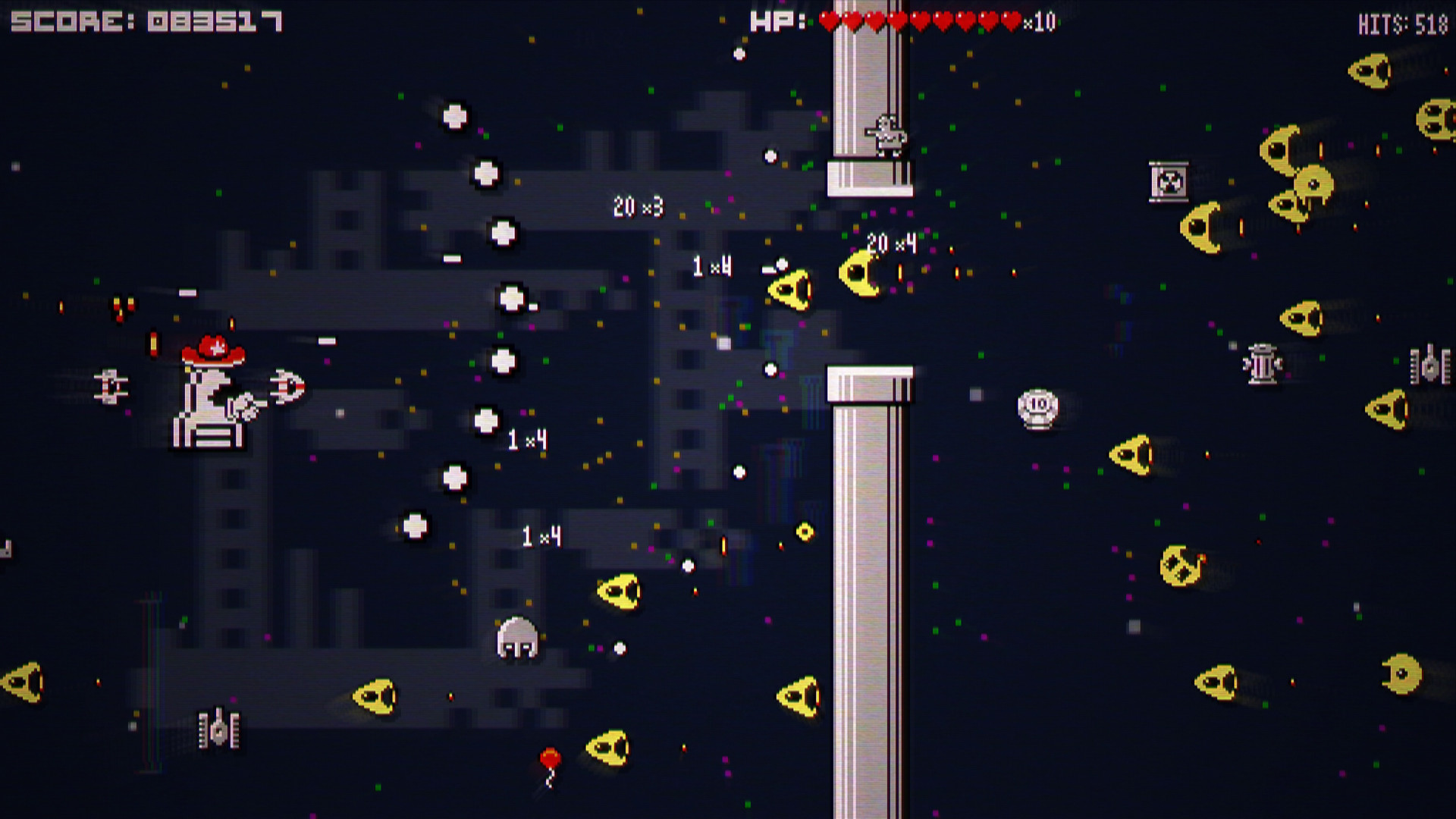This screenshot has height=819, width=1456.
Task: Click the tank near the right edge
Action: pyautogui.click(x=1429, y=362)
